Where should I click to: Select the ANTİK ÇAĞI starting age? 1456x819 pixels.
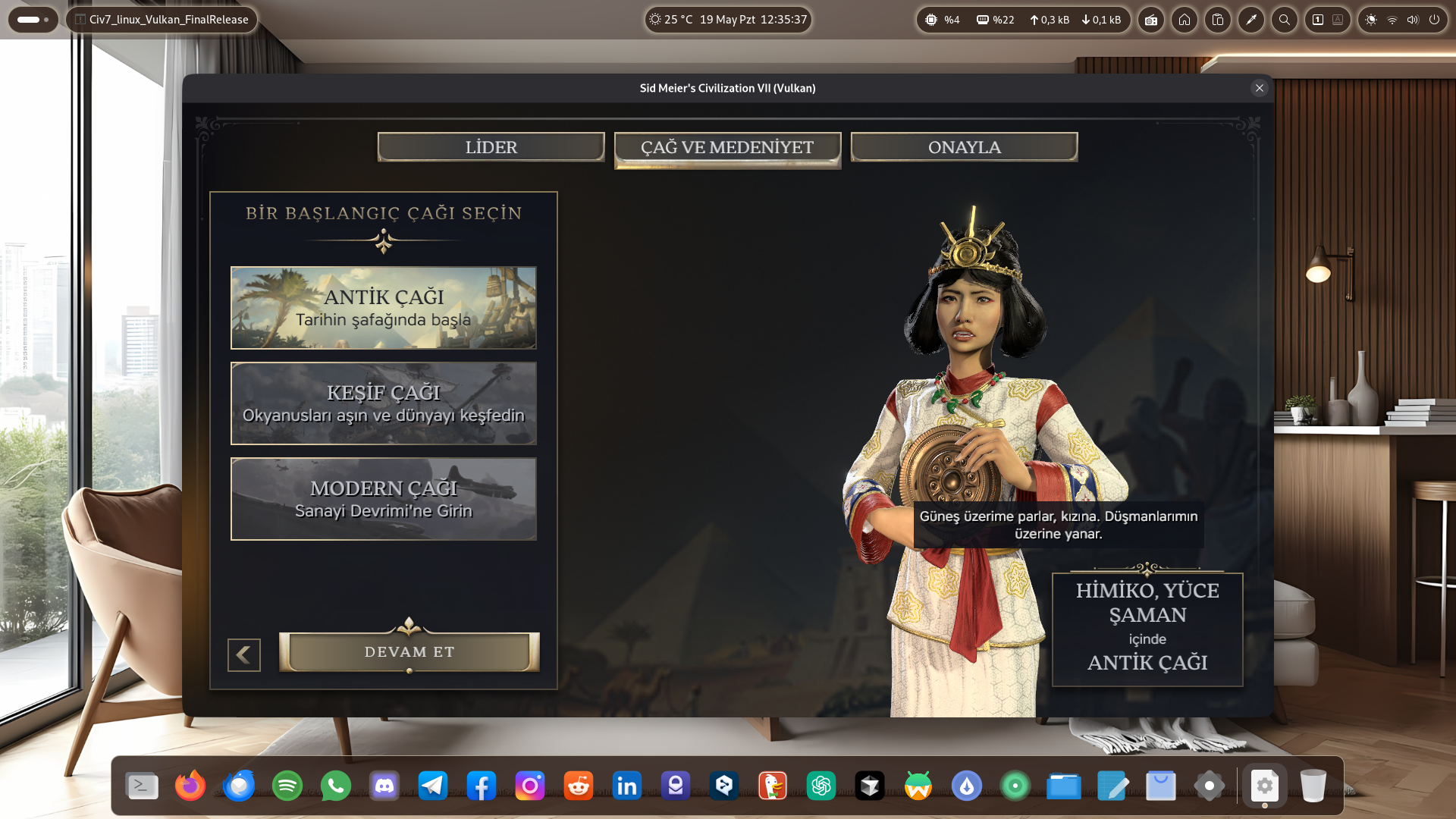[x=384, y=308]
